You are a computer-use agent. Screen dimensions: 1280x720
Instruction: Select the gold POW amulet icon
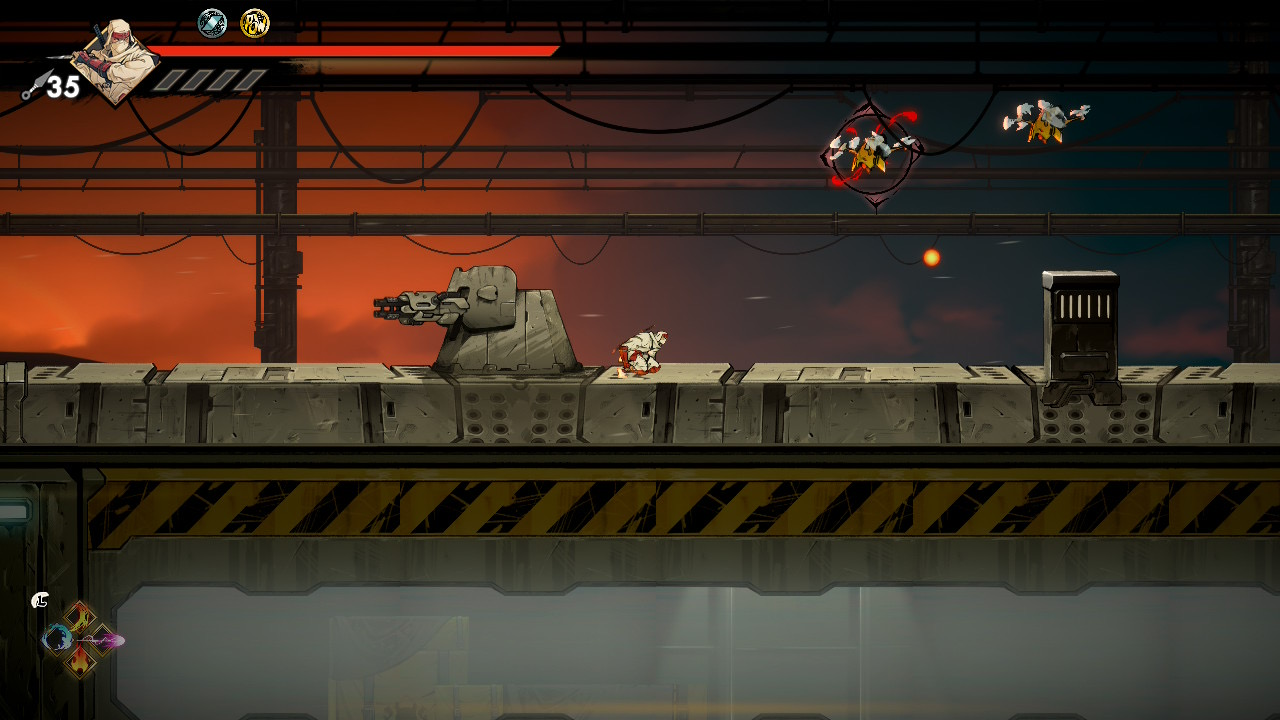click(x=255, y=23)
